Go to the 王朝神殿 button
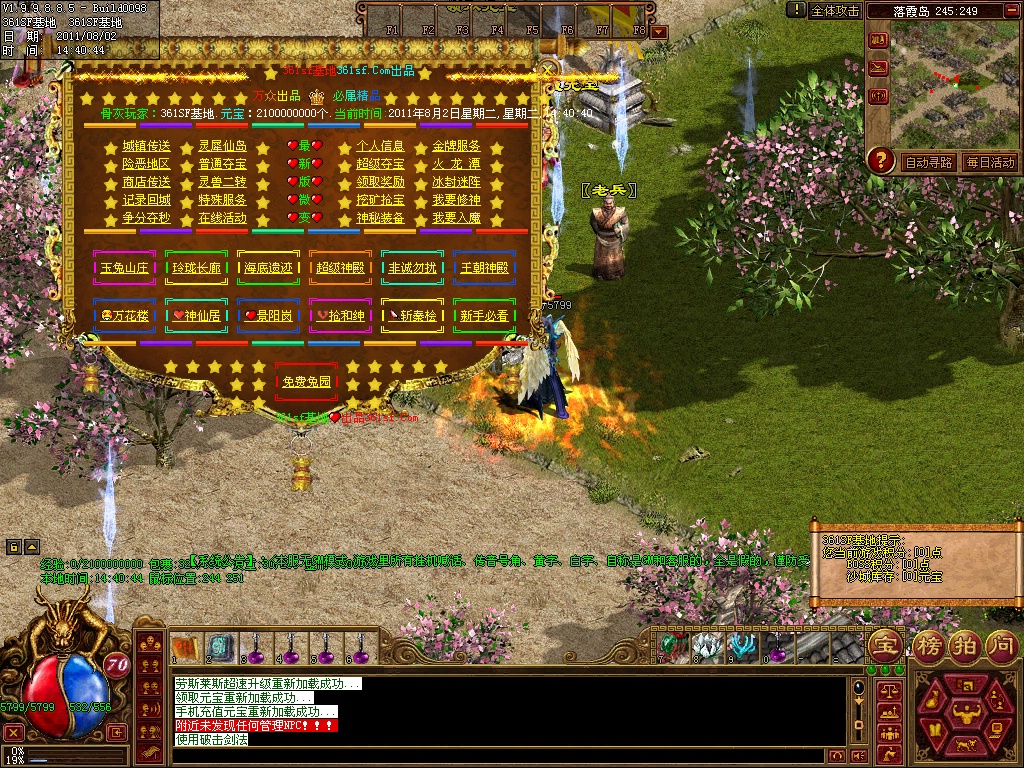Viewport: 1024px width, 768px height. click(x=485, y=268)
